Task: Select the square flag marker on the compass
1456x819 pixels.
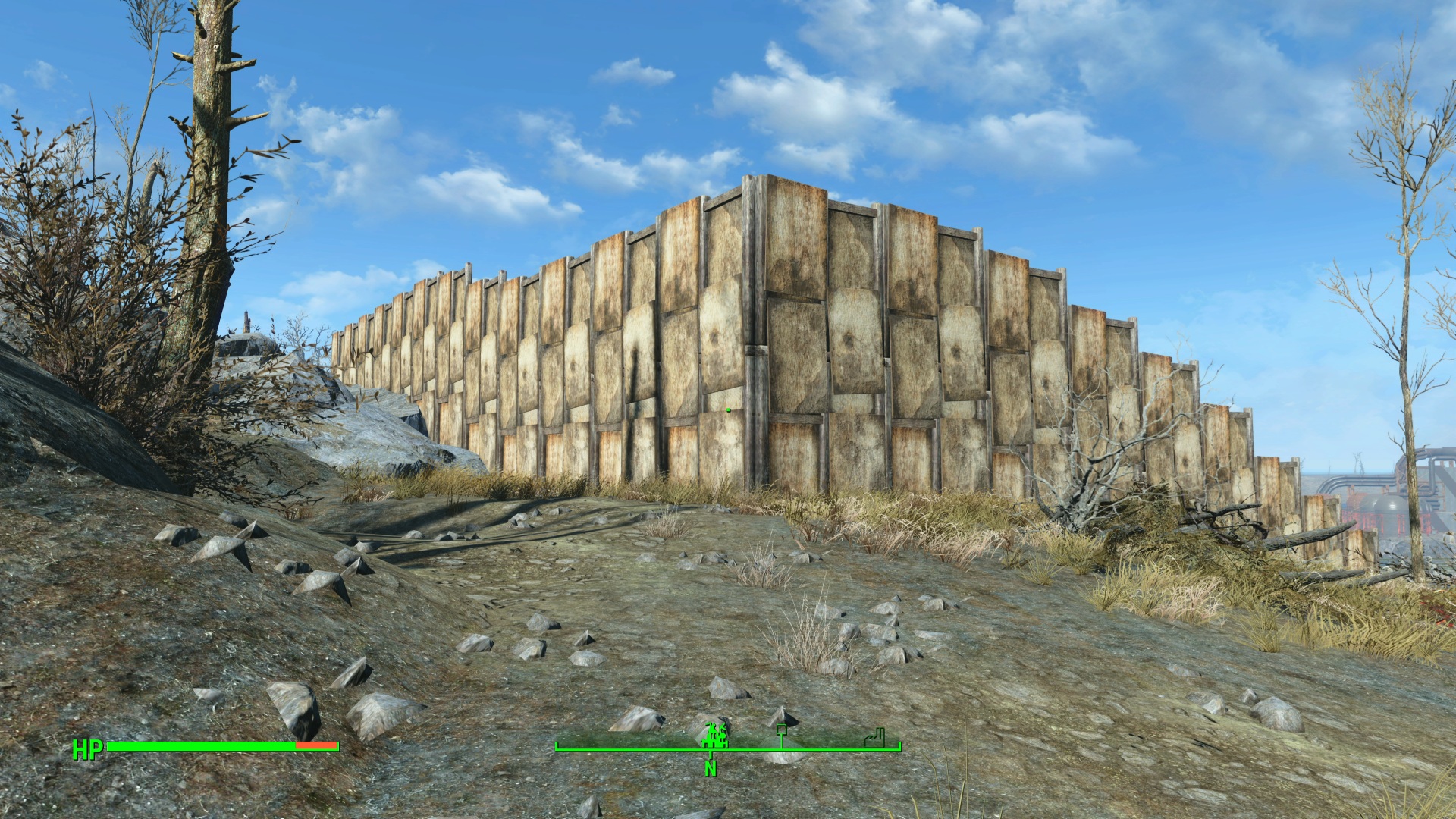Action: click(781, 733)
